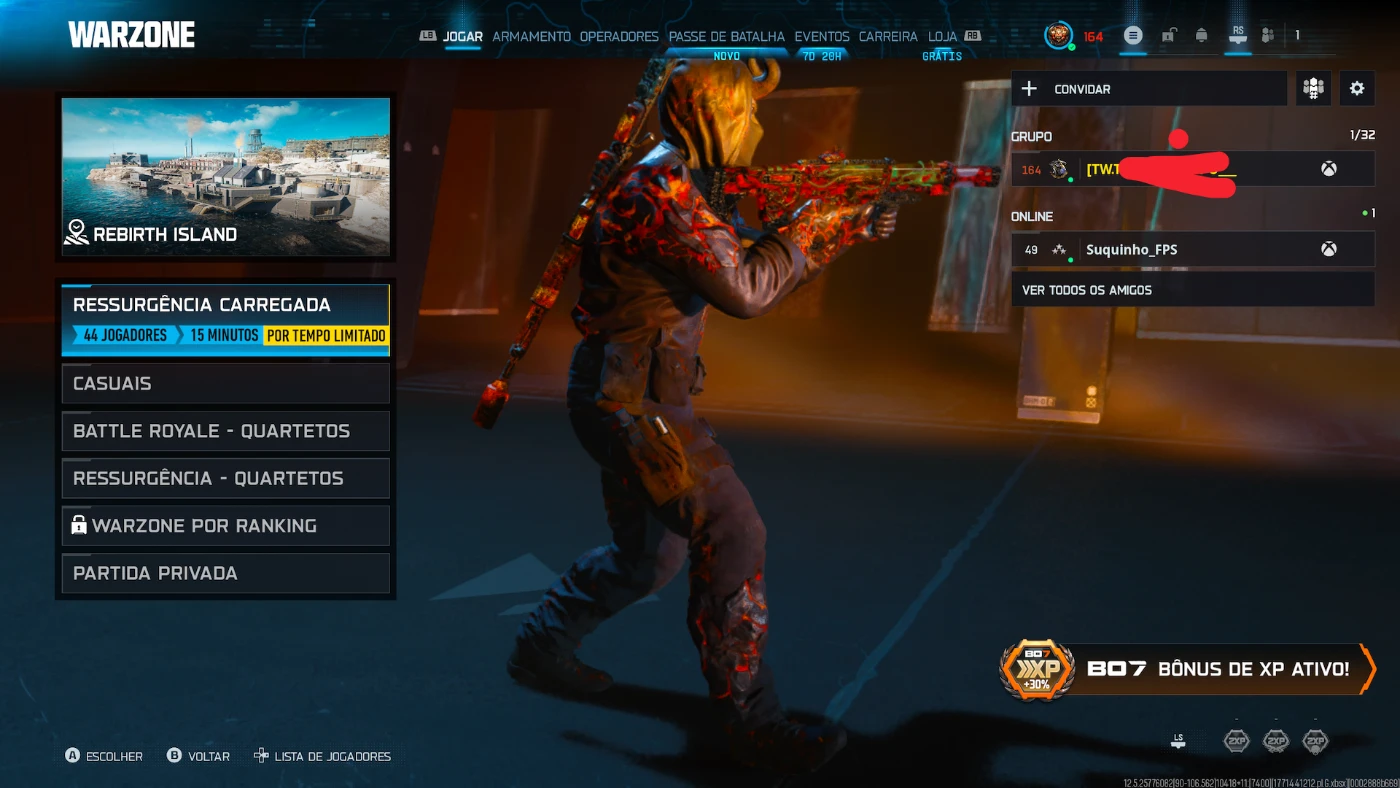Open the hamburger menu icon
This screenshot has height=788, width=1400.
[1132, 36]
